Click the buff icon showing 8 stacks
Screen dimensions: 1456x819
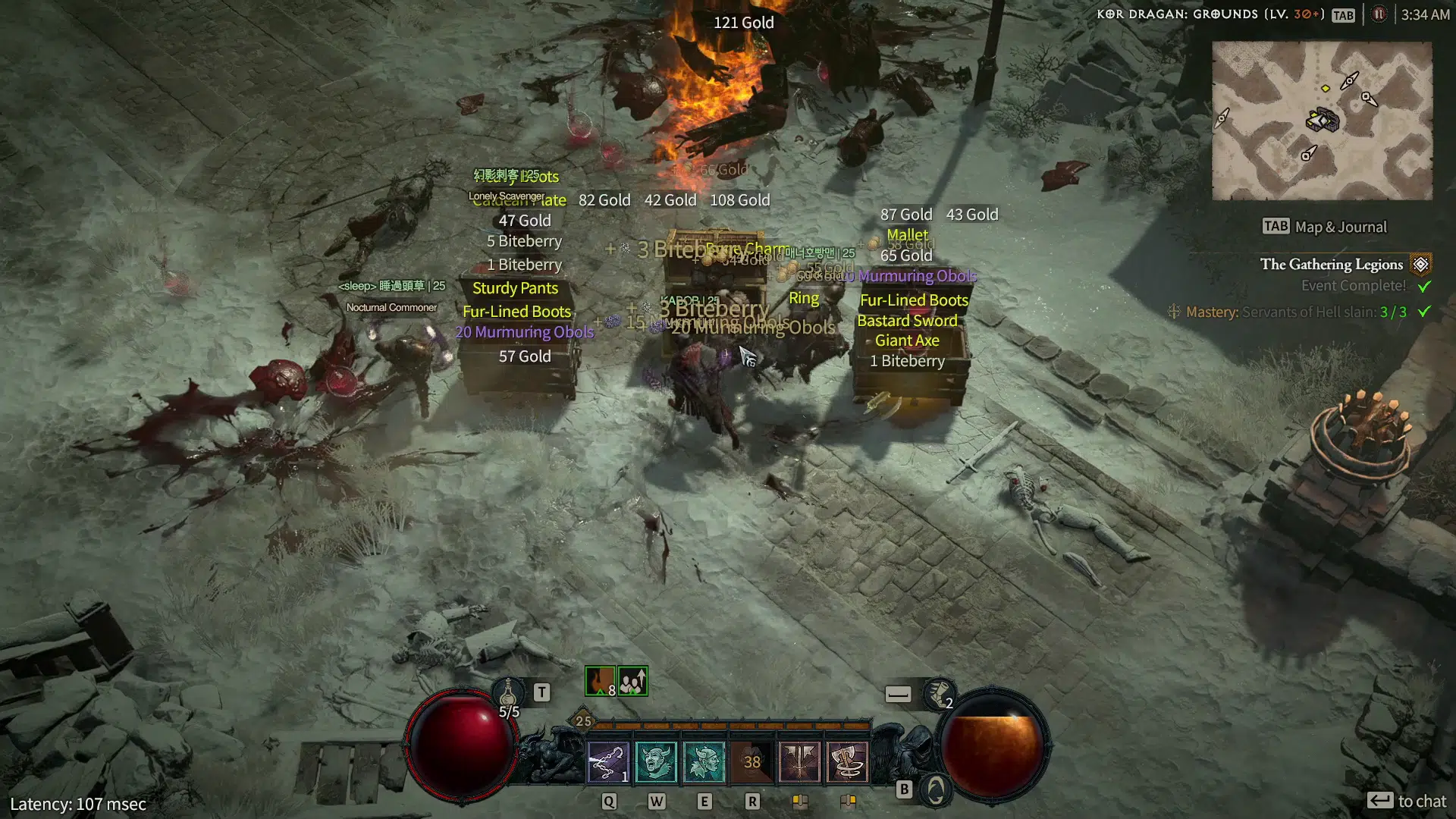pos(598,680)
